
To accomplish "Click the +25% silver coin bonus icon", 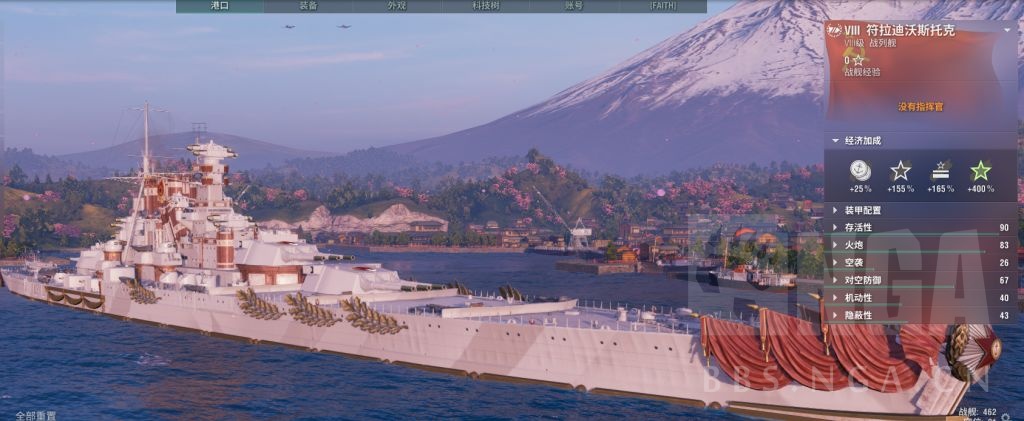I will click(x=860, y=171).
